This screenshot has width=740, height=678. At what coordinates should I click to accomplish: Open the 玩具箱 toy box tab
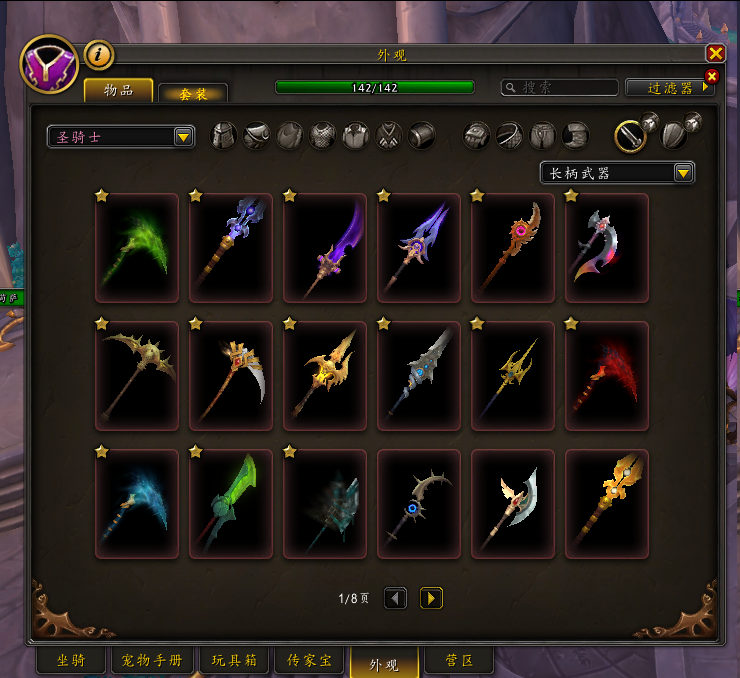pos(235,661)
